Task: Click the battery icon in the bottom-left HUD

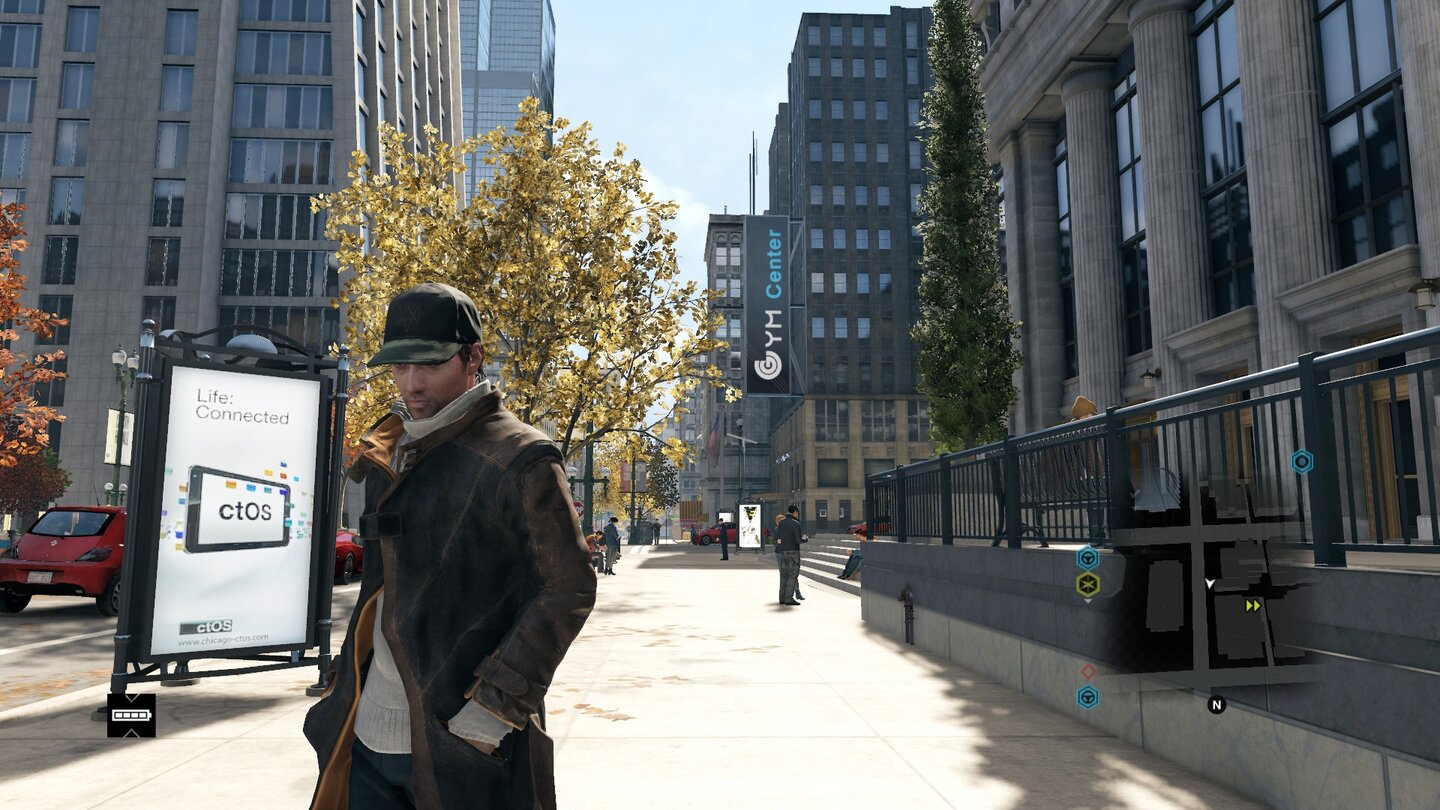Action: (x=131, y=715)
